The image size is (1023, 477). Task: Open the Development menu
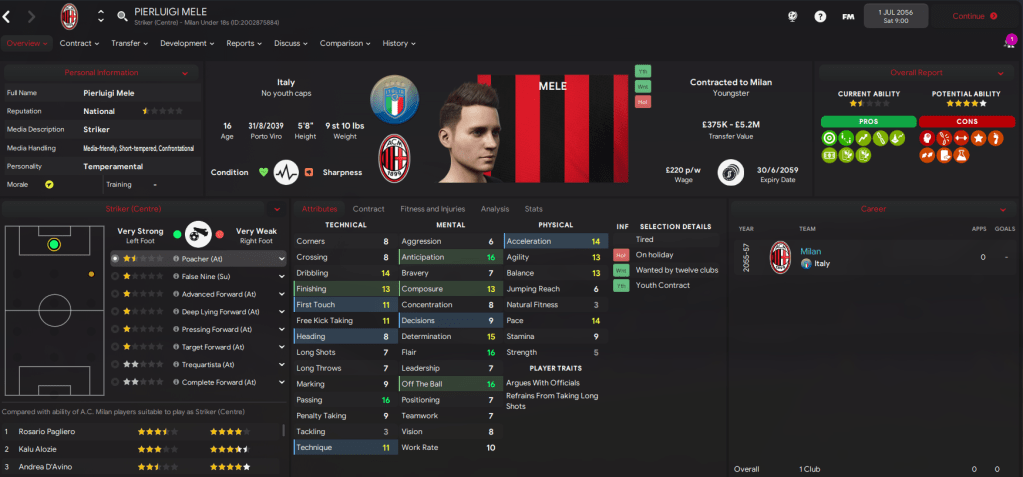pos(186,43)
